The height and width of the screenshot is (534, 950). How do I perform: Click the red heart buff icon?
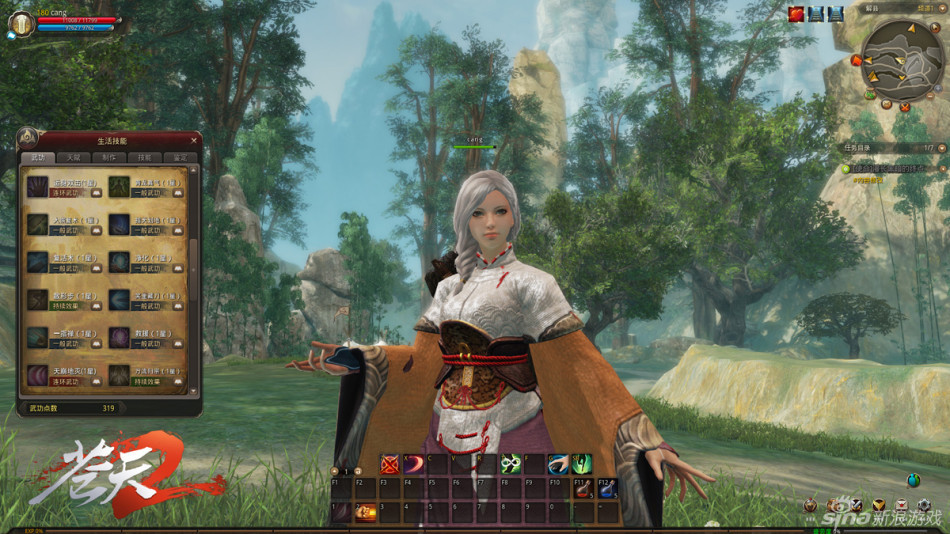(x=796, y=14)
